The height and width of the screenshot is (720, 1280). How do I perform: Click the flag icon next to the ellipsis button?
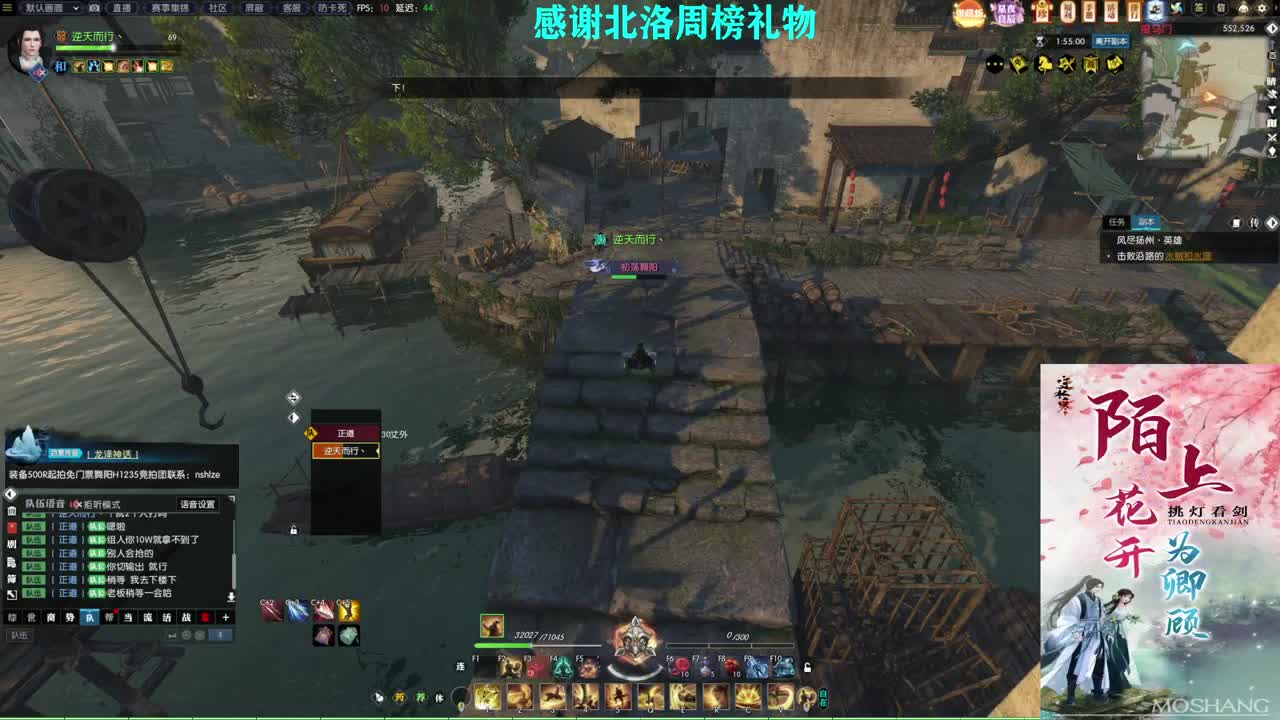(x=1018, y=63)
